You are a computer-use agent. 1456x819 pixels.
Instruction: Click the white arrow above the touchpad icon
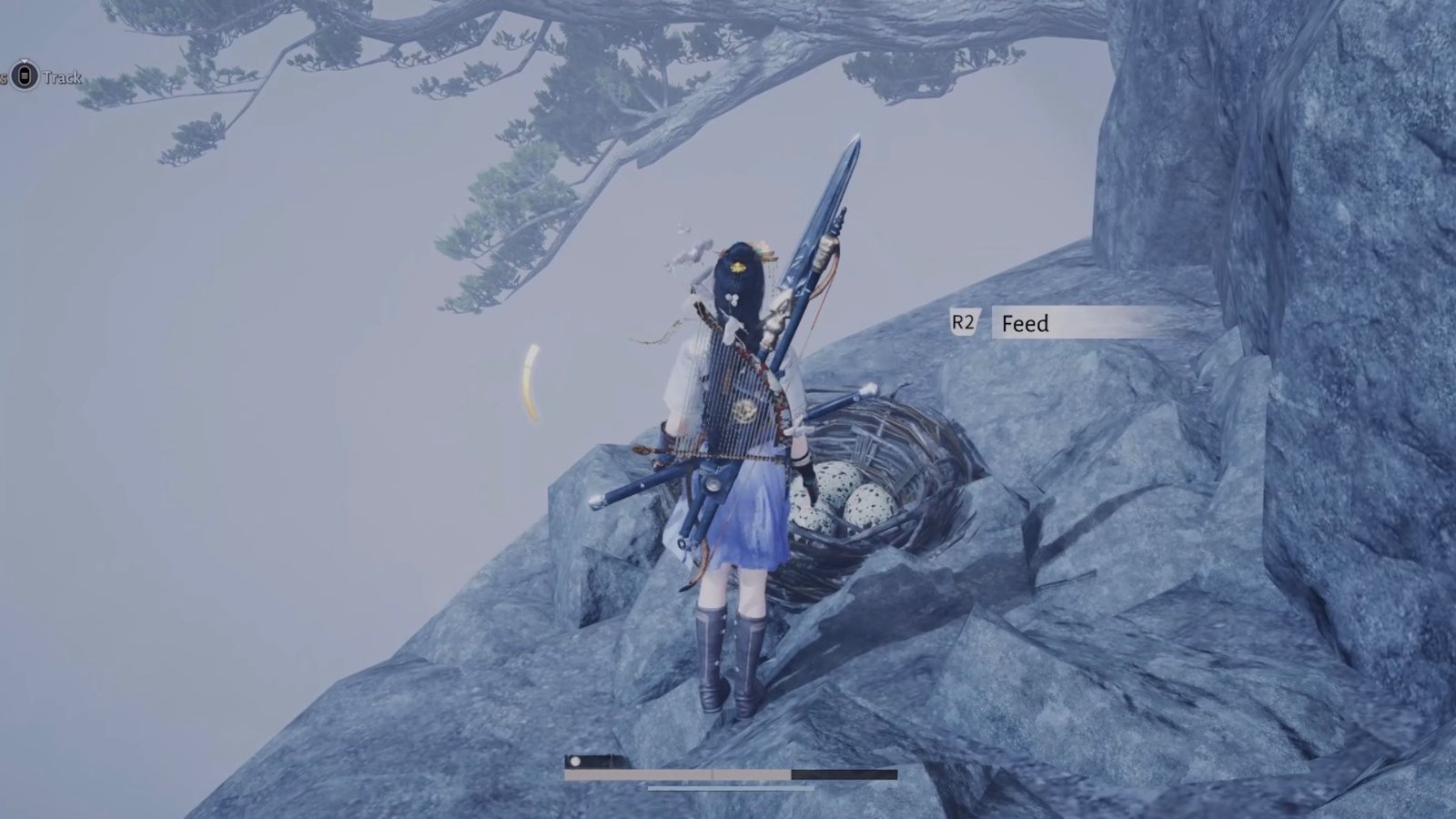coord(25,60)
